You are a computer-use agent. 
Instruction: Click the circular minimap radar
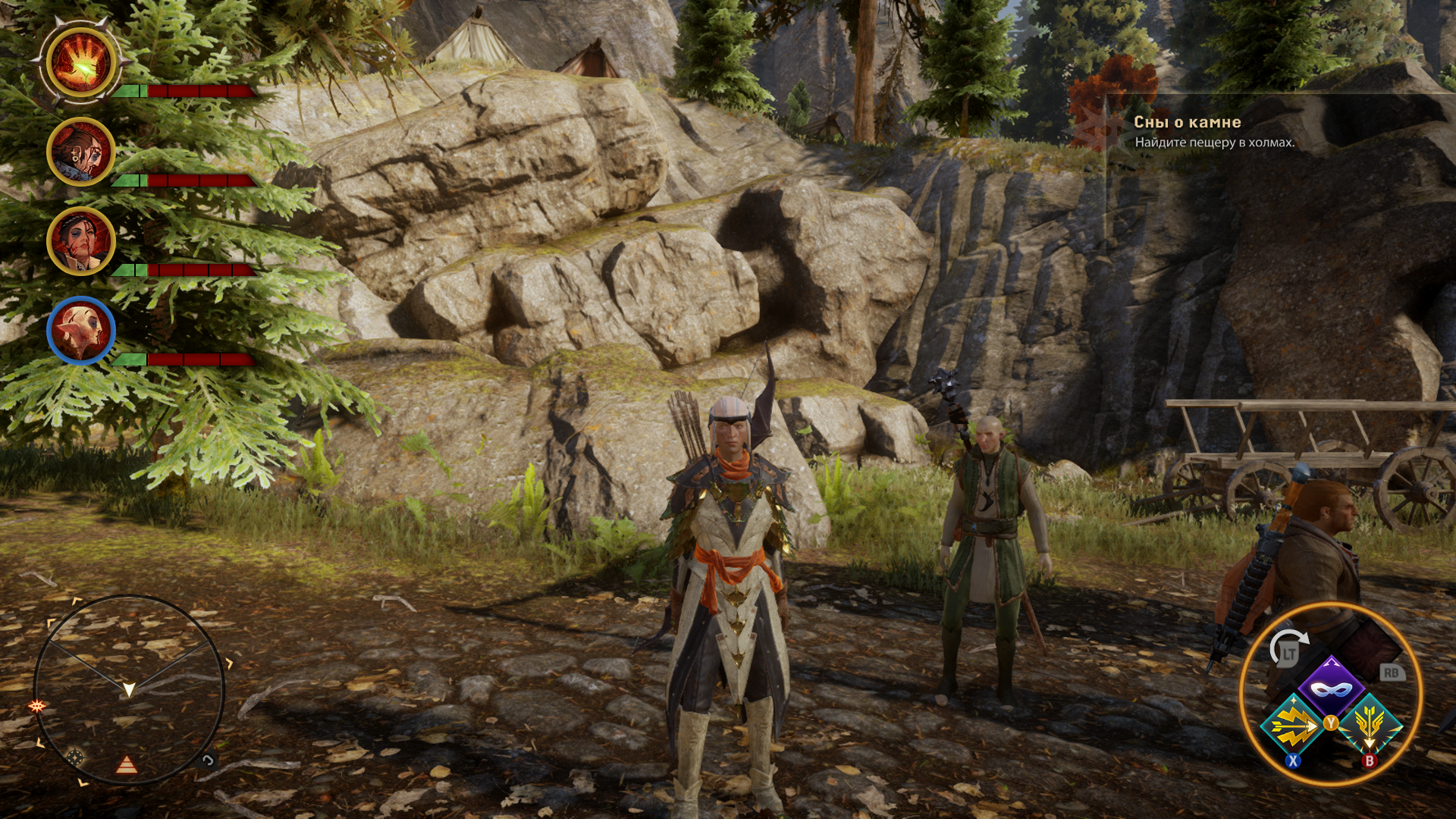click(129, 689)
